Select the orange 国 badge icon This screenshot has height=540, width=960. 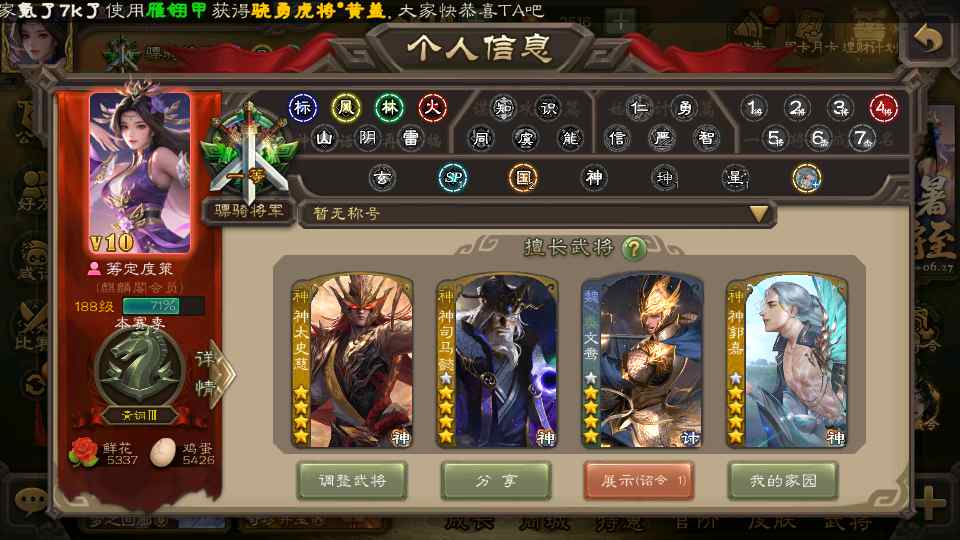[x=522, y=178]
